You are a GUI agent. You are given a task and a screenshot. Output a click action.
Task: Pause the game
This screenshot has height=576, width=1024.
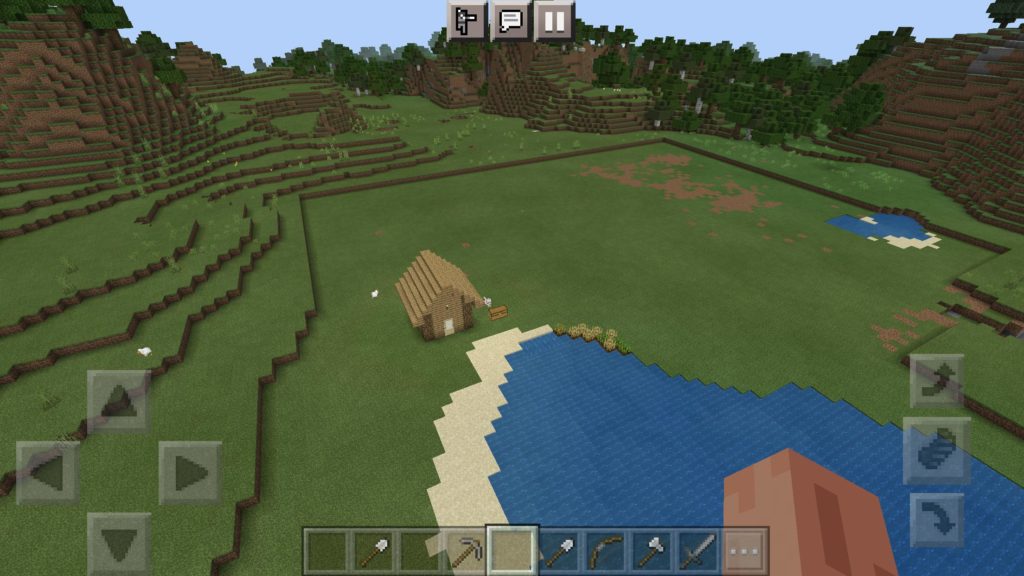[x=554, y=20]
